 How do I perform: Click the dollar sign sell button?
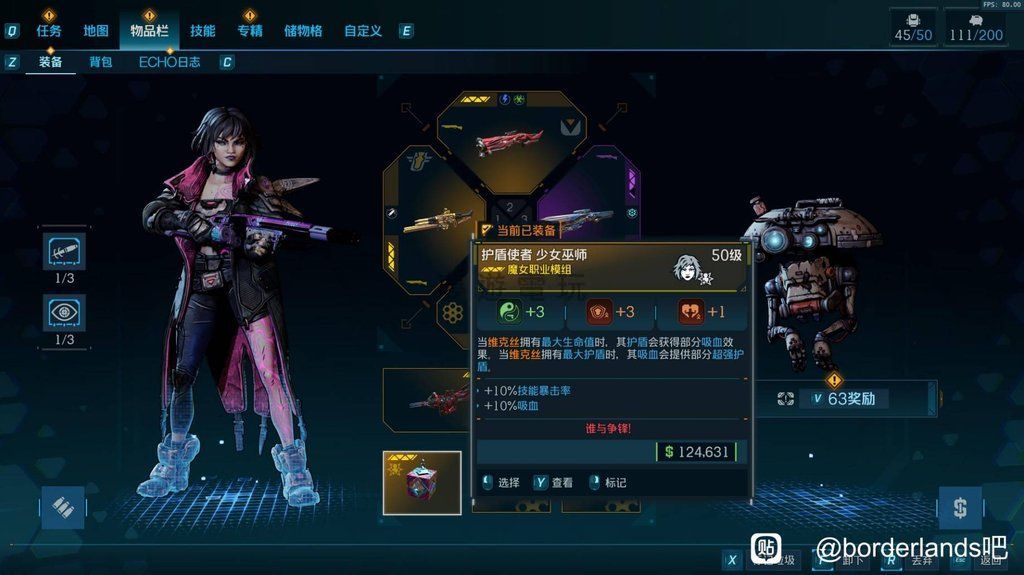pyautogui.click(x=960, y=508)
